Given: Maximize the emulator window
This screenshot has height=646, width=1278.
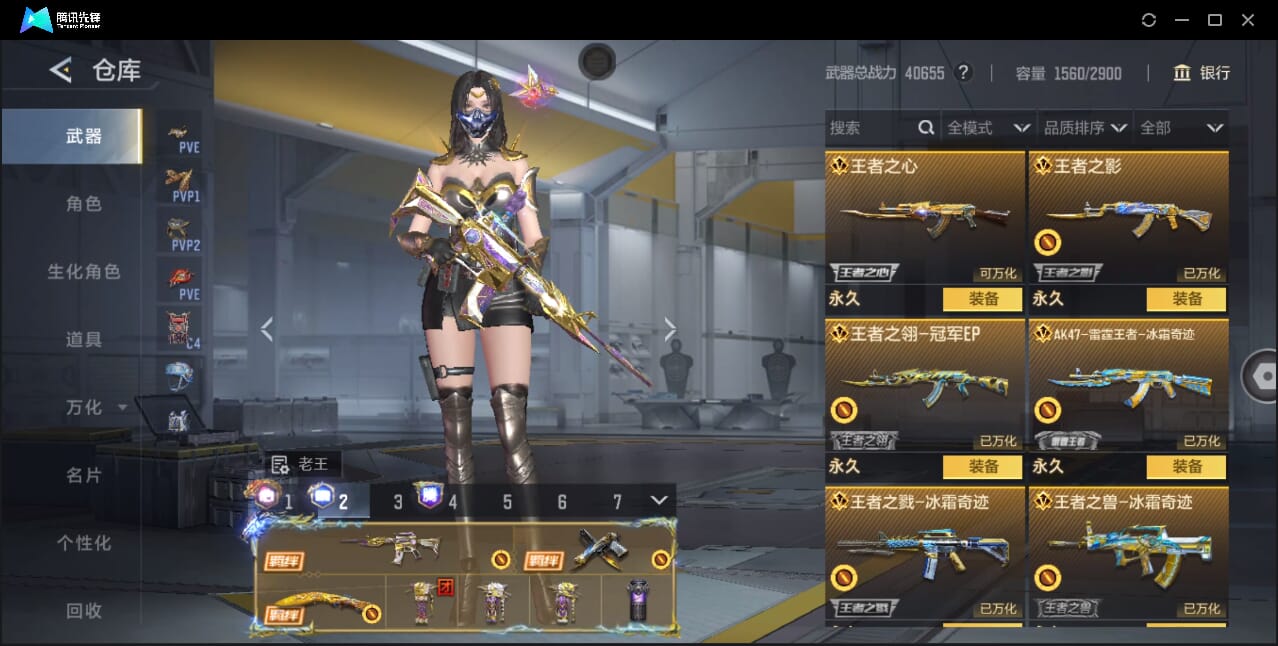Looking at the screenshot, I should point(1215,20).
